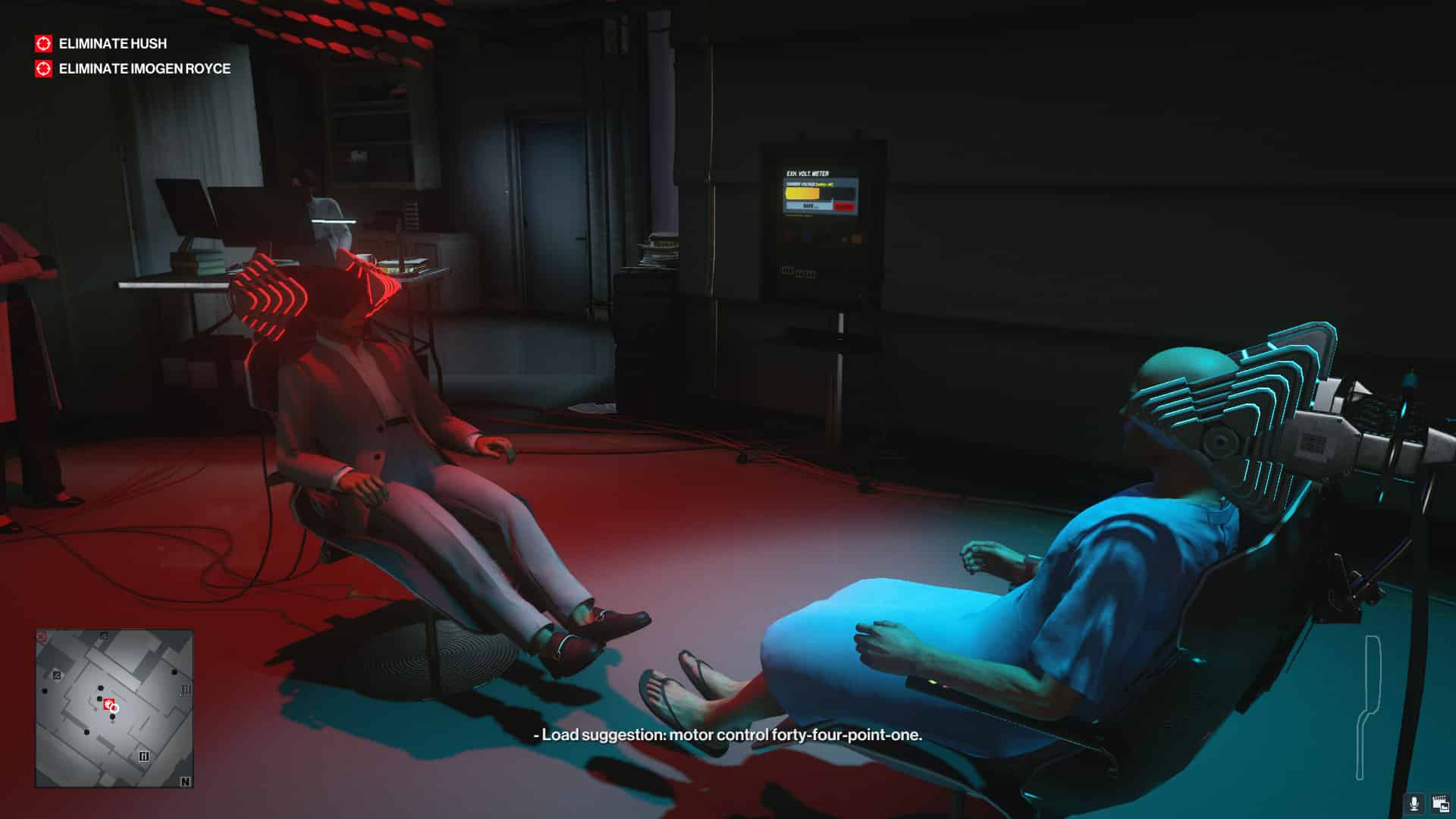Screen dimensions: 1456x819
Task: Toggle the staircase marker near the minimap bottom
Action: tap(146, 755)
